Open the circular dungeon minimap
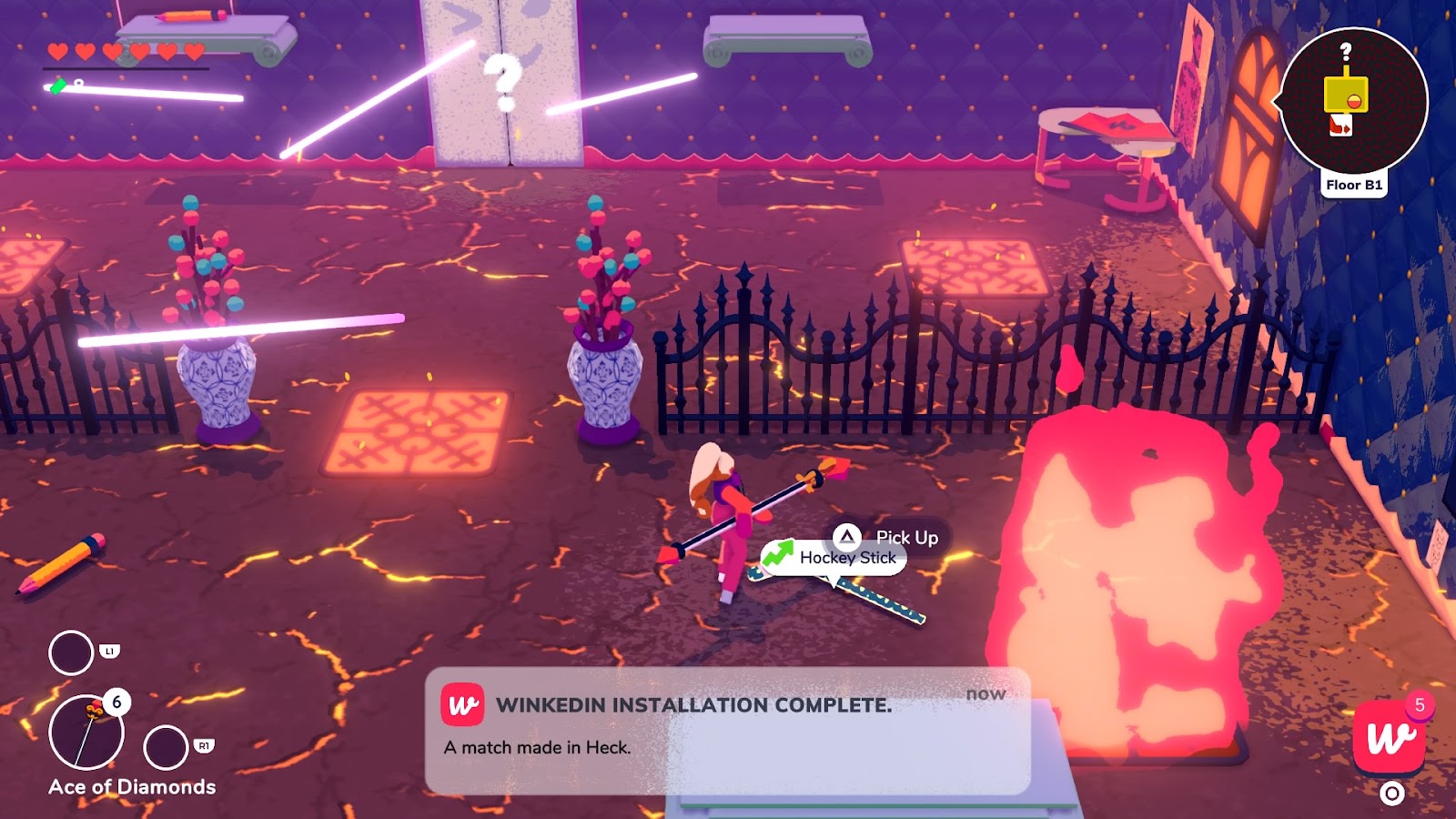This screenshot has width=1456, height=819. click(1354, 100)
